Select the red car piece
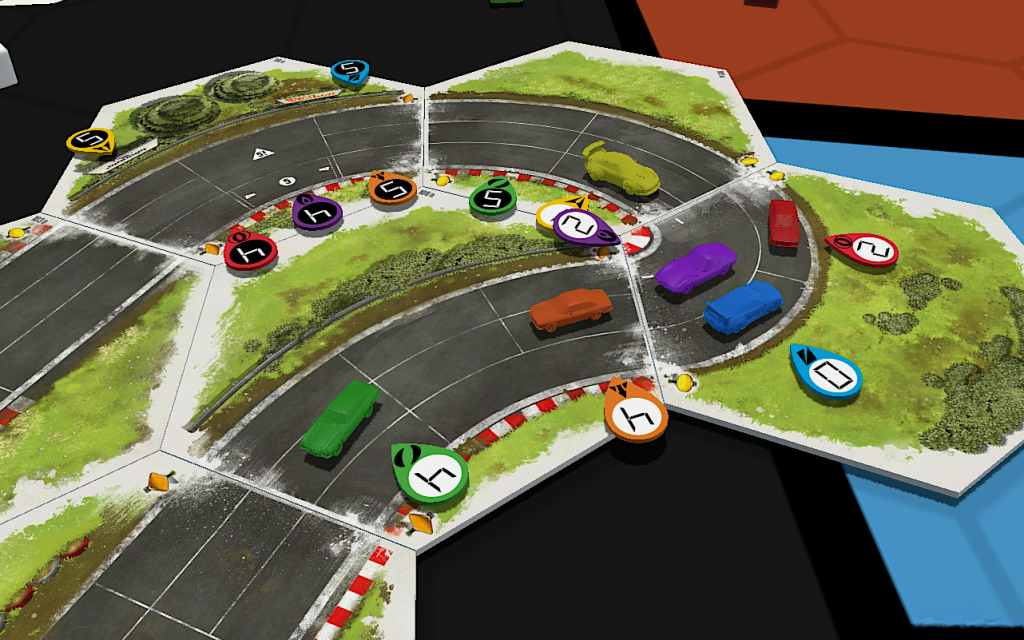1024x640 pixels. tap(782, 225)
